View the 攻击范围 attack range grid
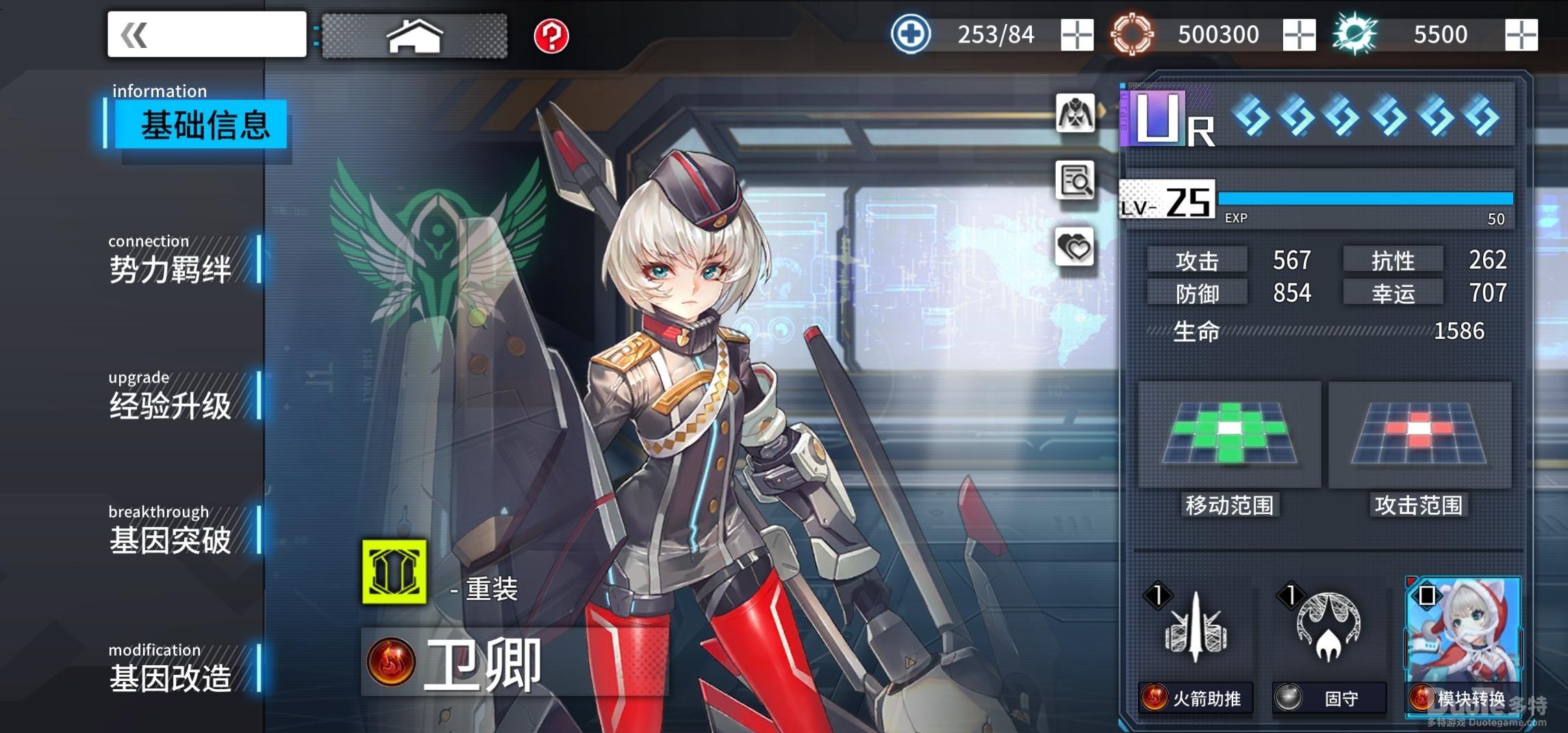The image size is (1568, 733). pyautogui.click(x=1419, y=435)
